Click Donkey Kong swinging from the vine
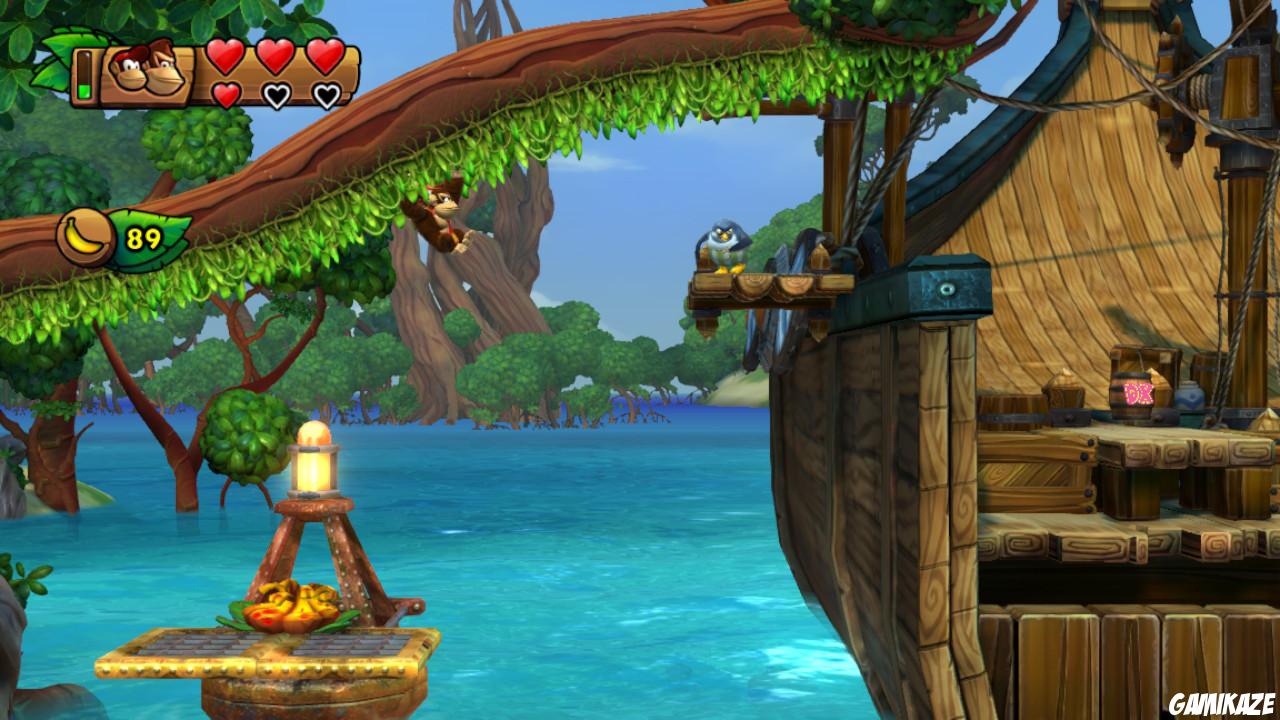Image resolution: width=1280 pixels, height=720 pixels. [437, 215]
